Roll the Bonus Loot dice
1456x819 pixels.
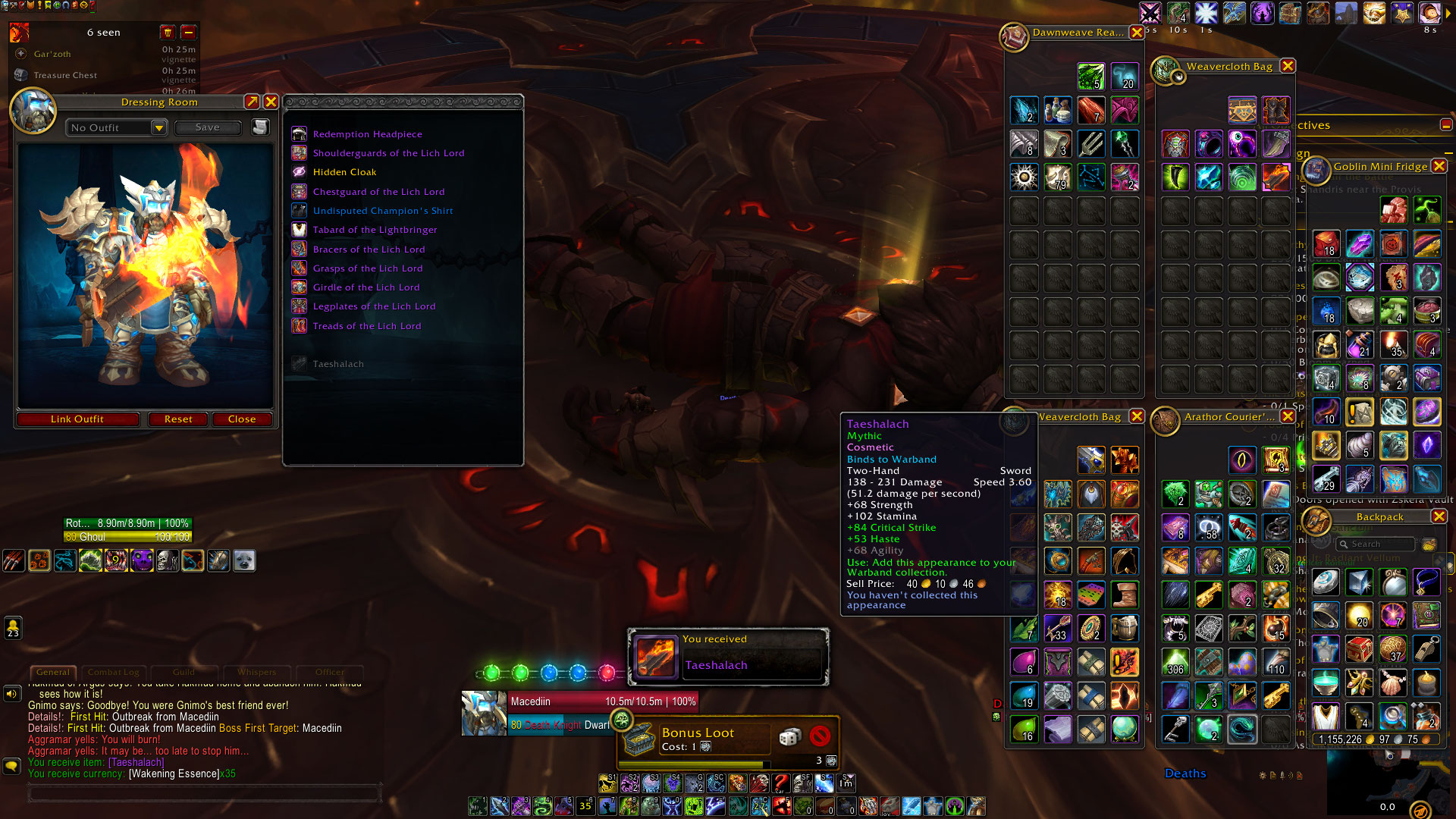[x=790, y=736]
